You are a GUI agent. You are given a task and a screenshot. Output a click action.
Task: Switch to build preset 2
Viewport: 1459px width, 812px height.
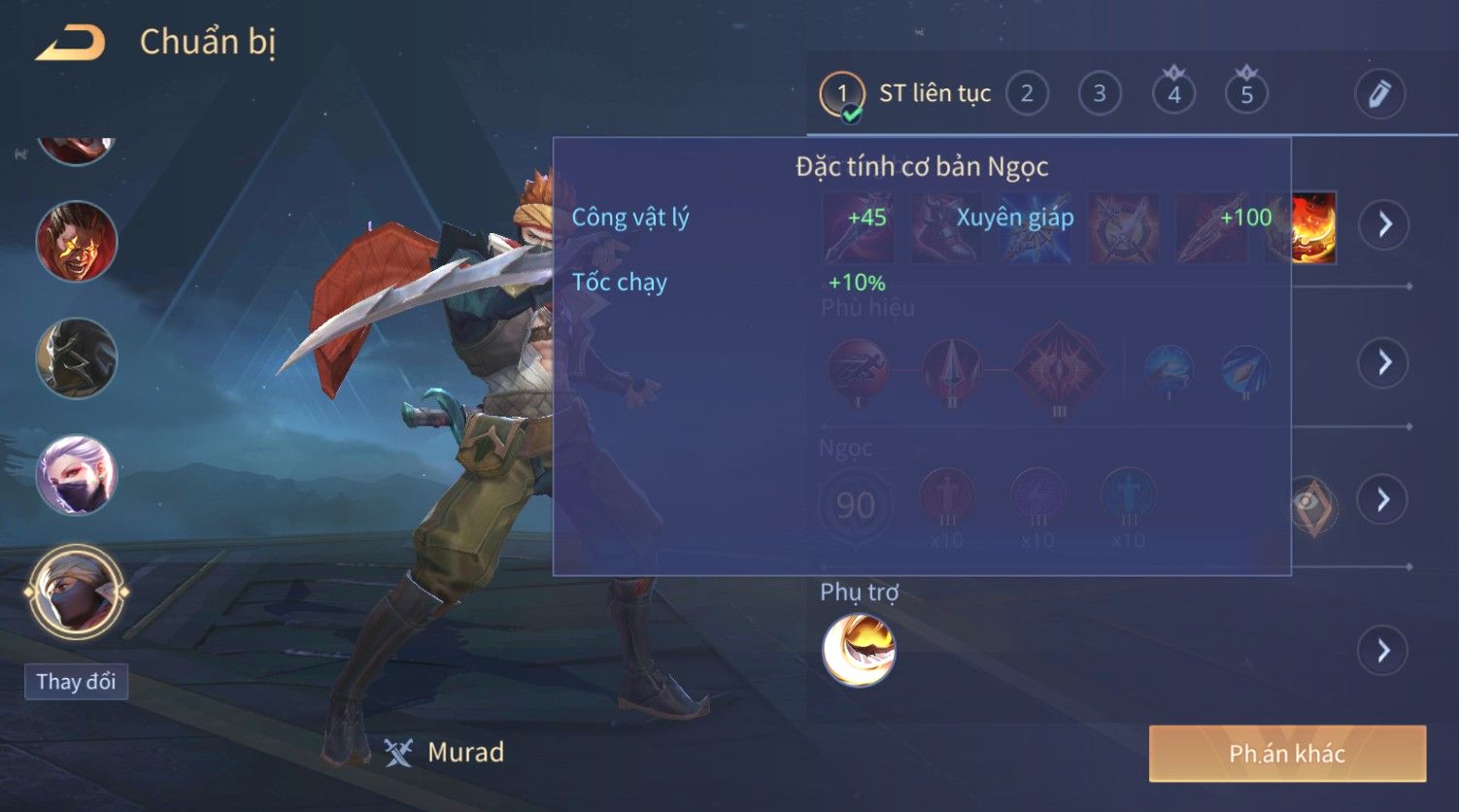(1027, 94)
